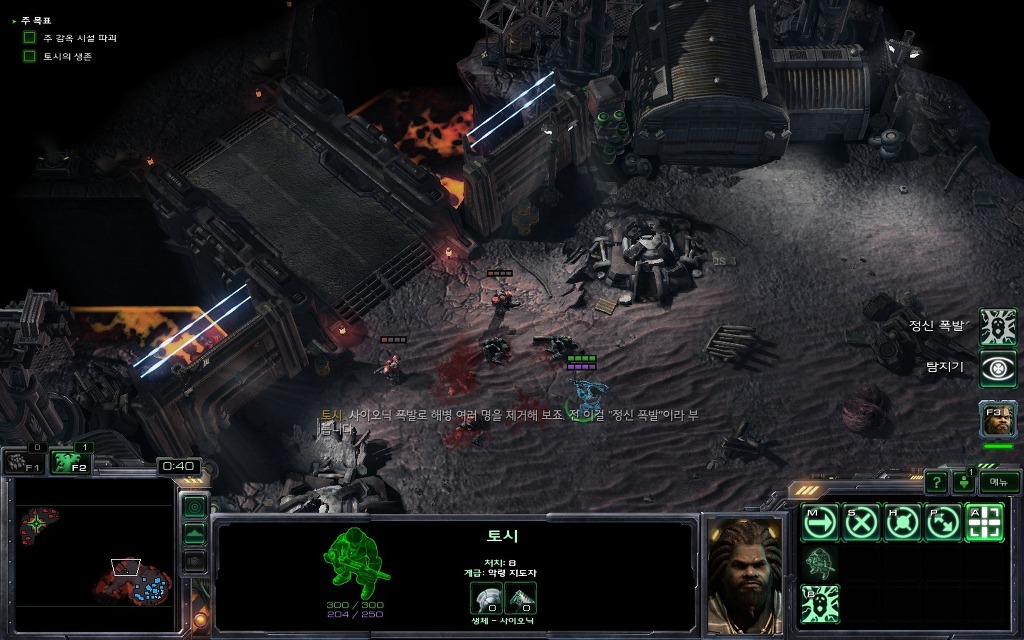Select the idle workers F1 button

22,462
